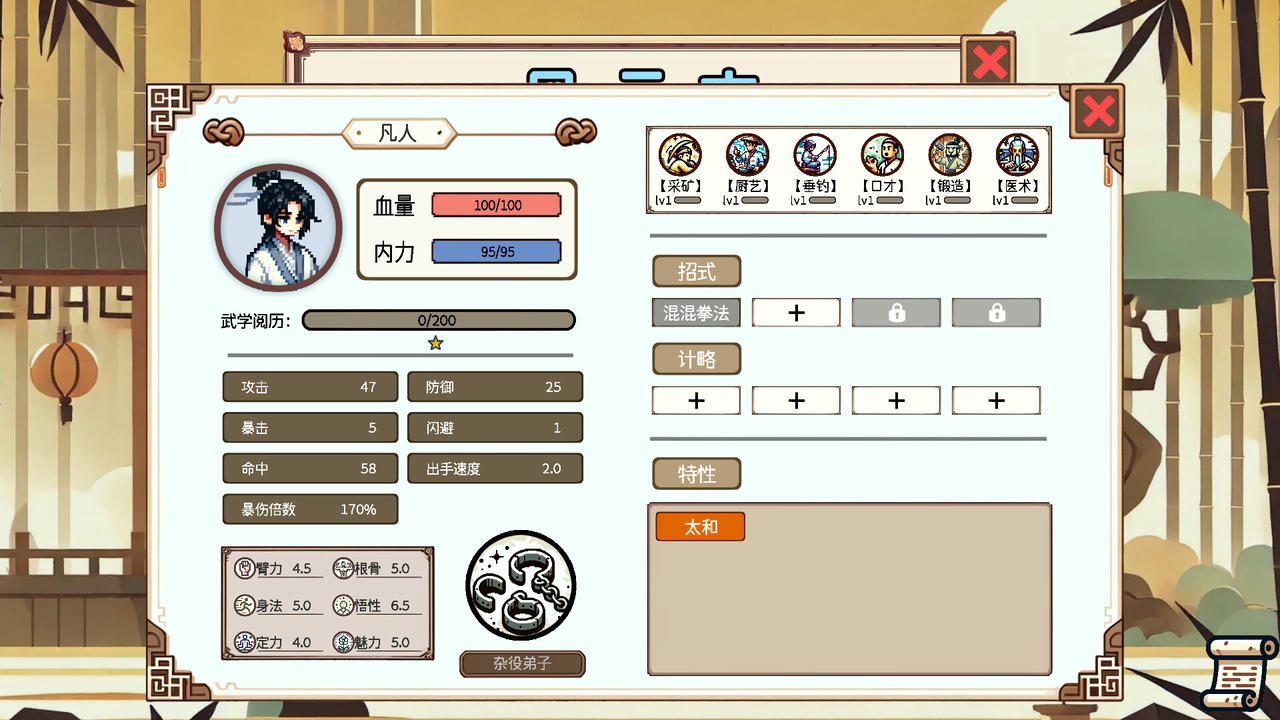Screen dimensions: 1280x720
Task: Select the 口才 eloquence skill icon
Action: [x=882, y=156]
